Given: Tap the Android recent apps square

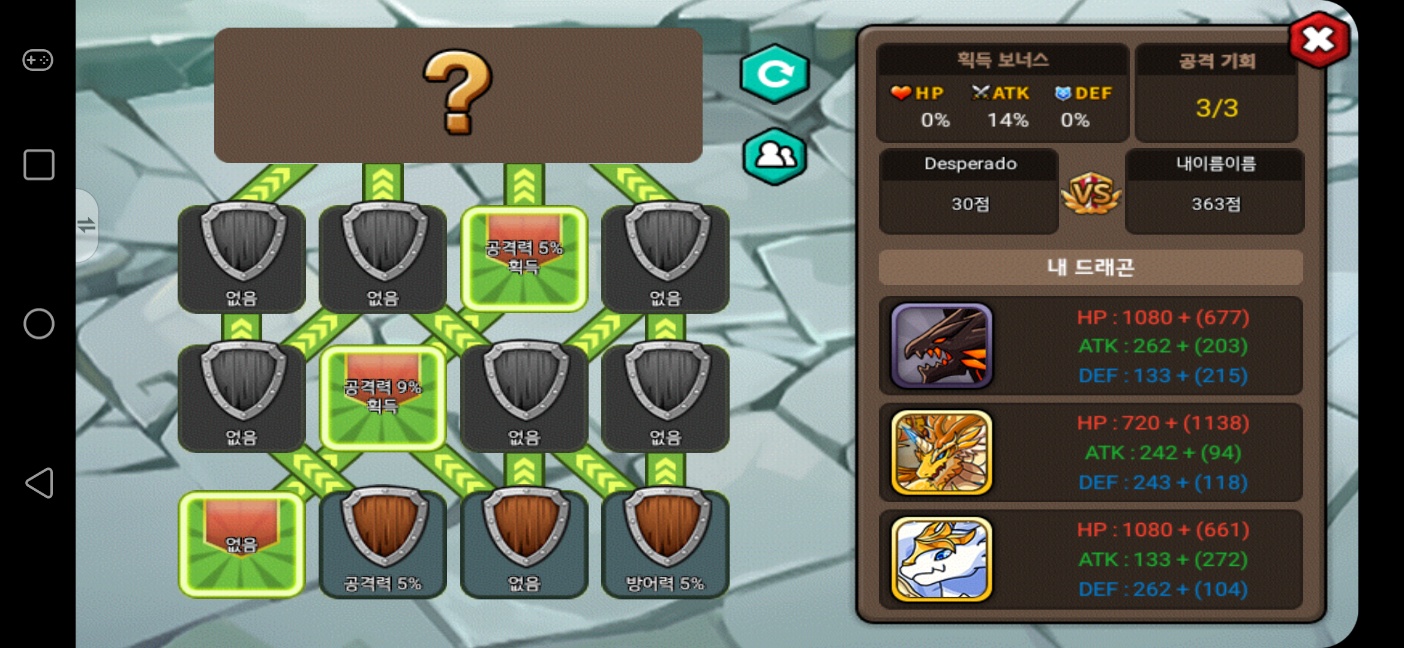Looking at the screenshot, I should 38,165.
